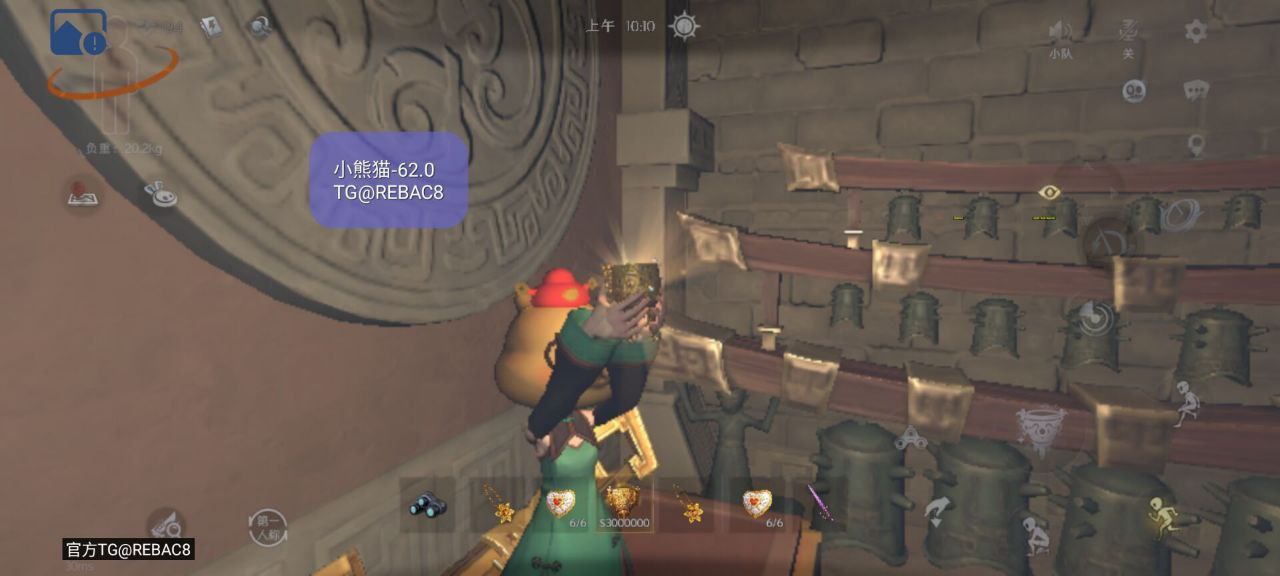Select the purple dagger hotbar slot
Screen dimensions: 1280x576
(x=821, y=505)
